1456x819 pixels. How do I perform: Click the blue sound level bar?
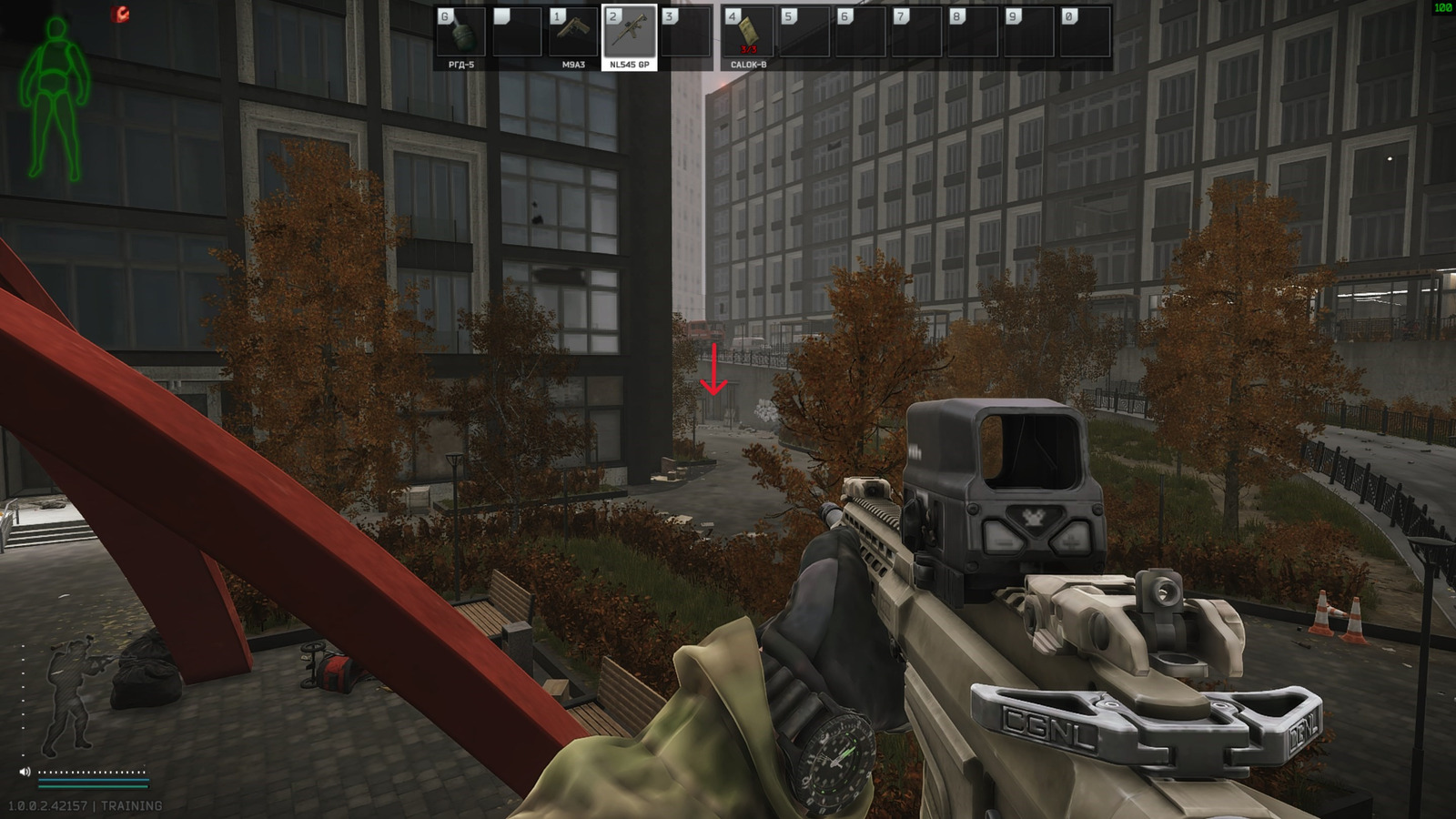click(x=91, y=779)
